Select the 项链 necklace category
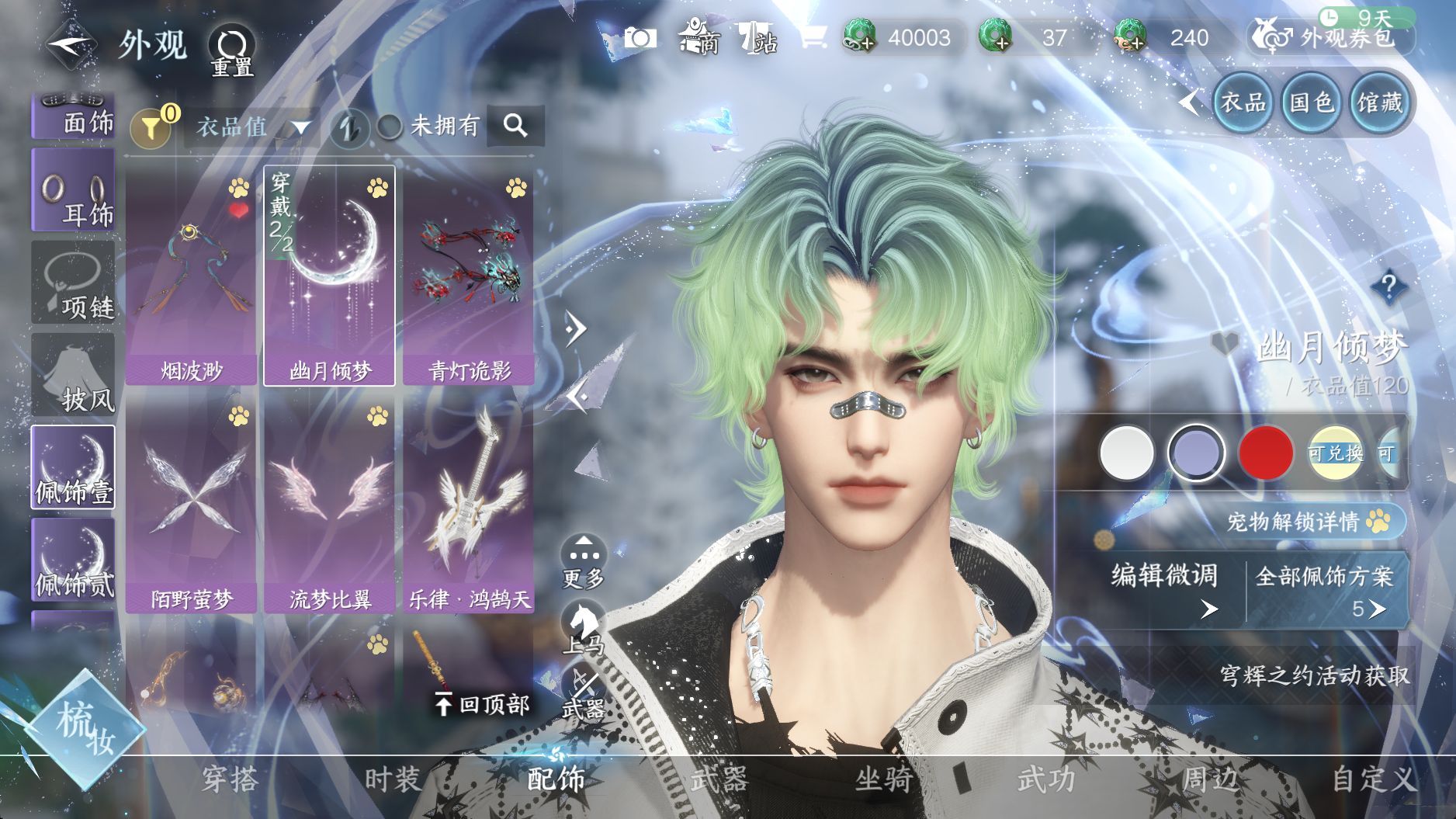Viewport: 1456px width, 819px height. (73, 283)
